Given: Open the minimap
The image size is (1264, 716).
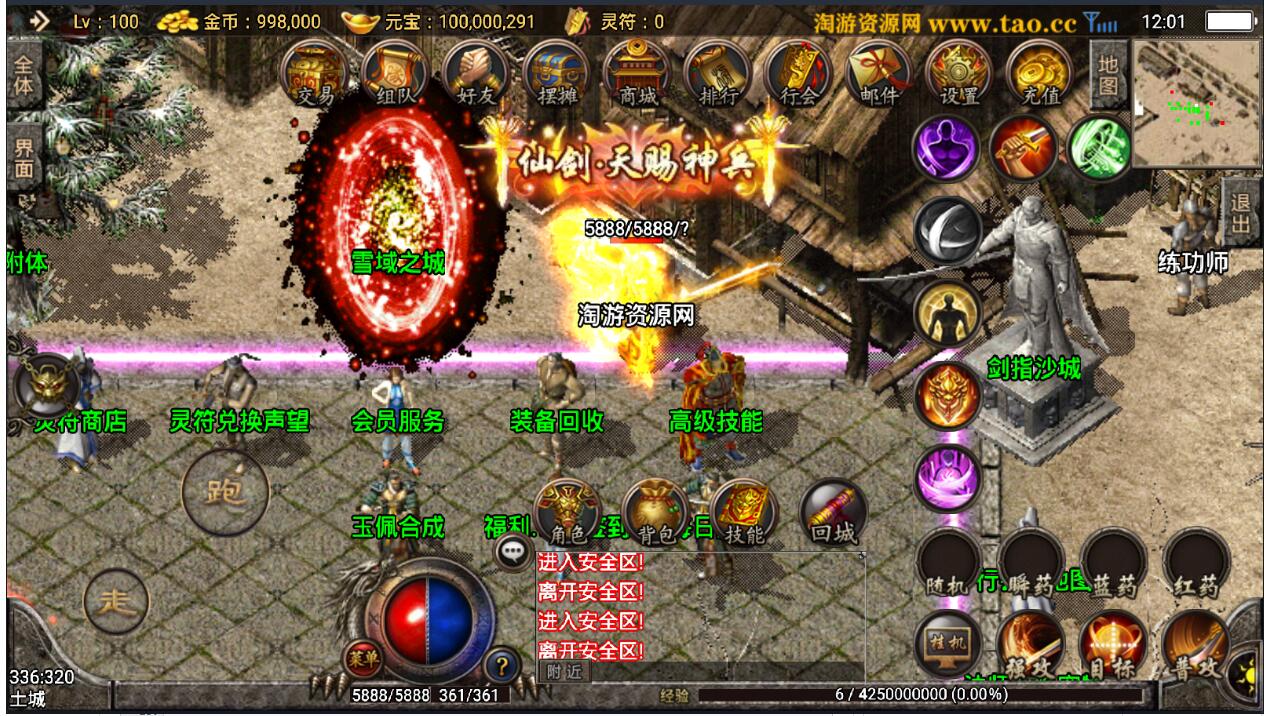Looking at the screenshot, I should 1196,103.
